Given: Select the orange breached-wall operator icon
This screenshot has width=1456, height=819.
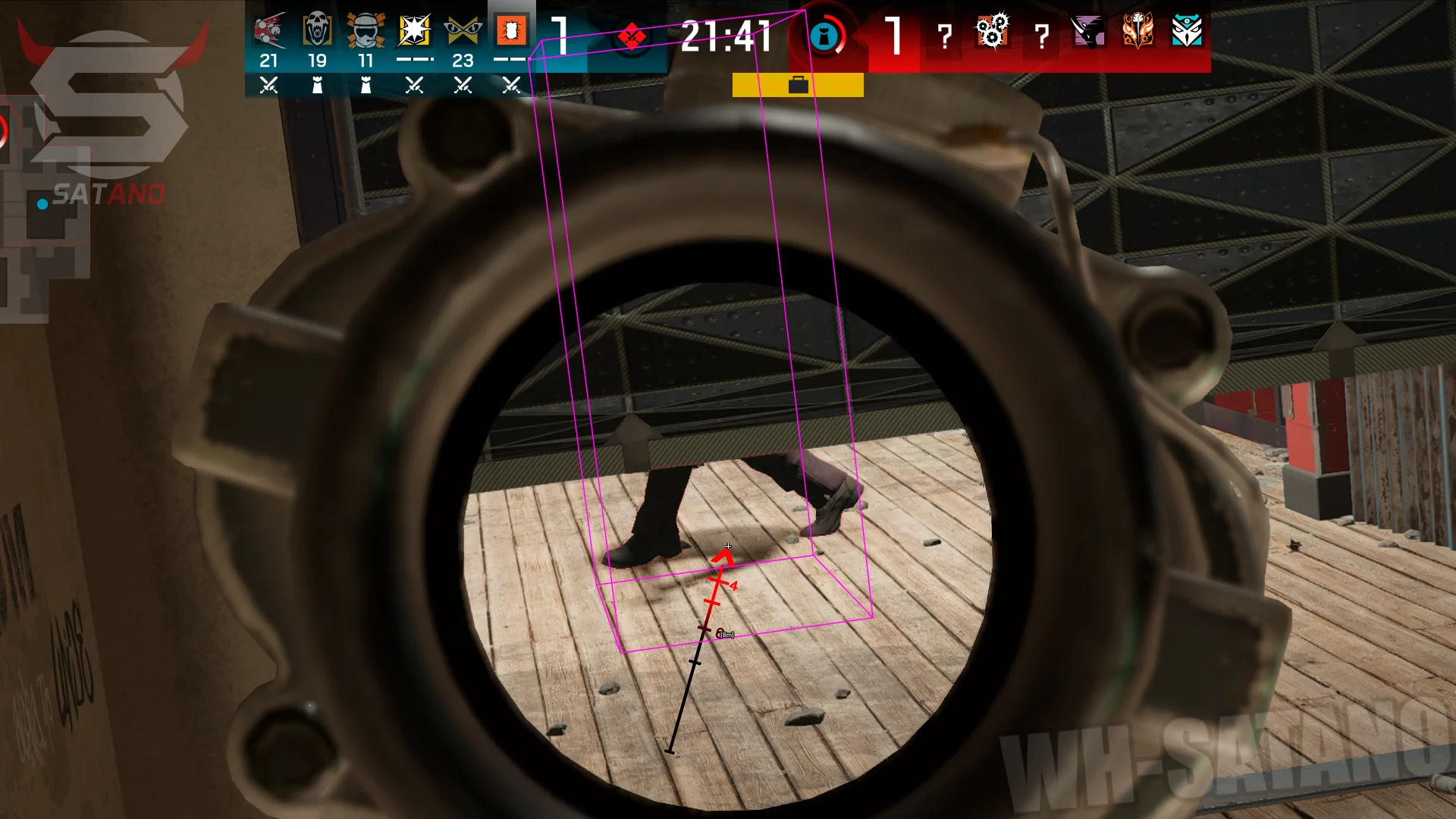Looking at the screenshot, I should (511, 31).
